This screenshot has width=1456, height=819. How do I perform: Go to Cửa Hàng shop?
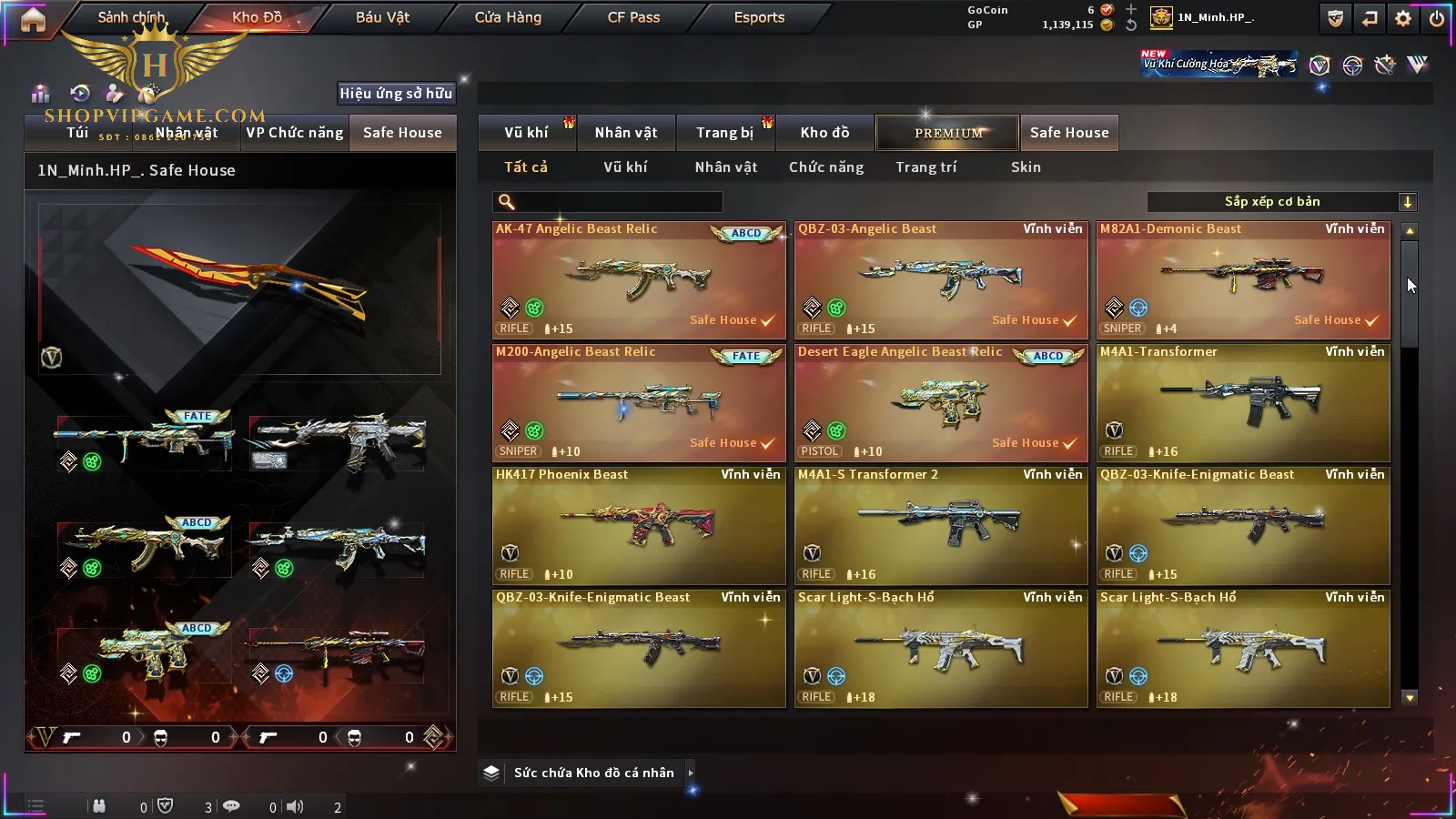(508, 17)
